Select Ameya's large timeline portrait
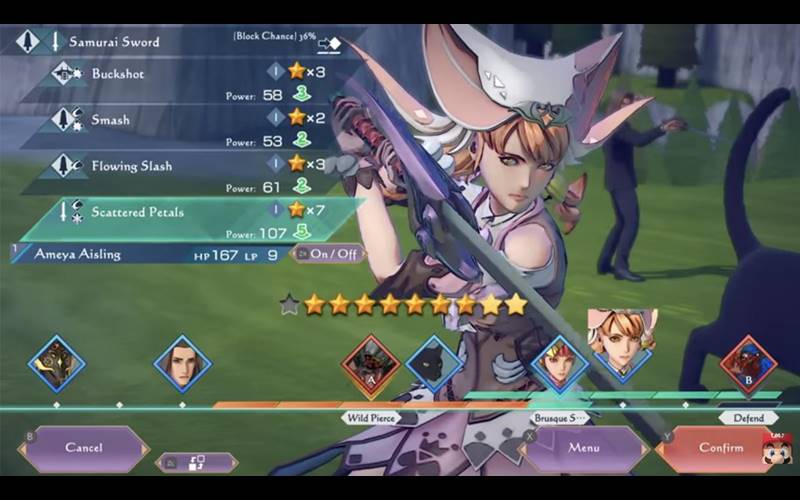This screenshot has height=500, width=800. pyautogui.click(x=620, y=347)
